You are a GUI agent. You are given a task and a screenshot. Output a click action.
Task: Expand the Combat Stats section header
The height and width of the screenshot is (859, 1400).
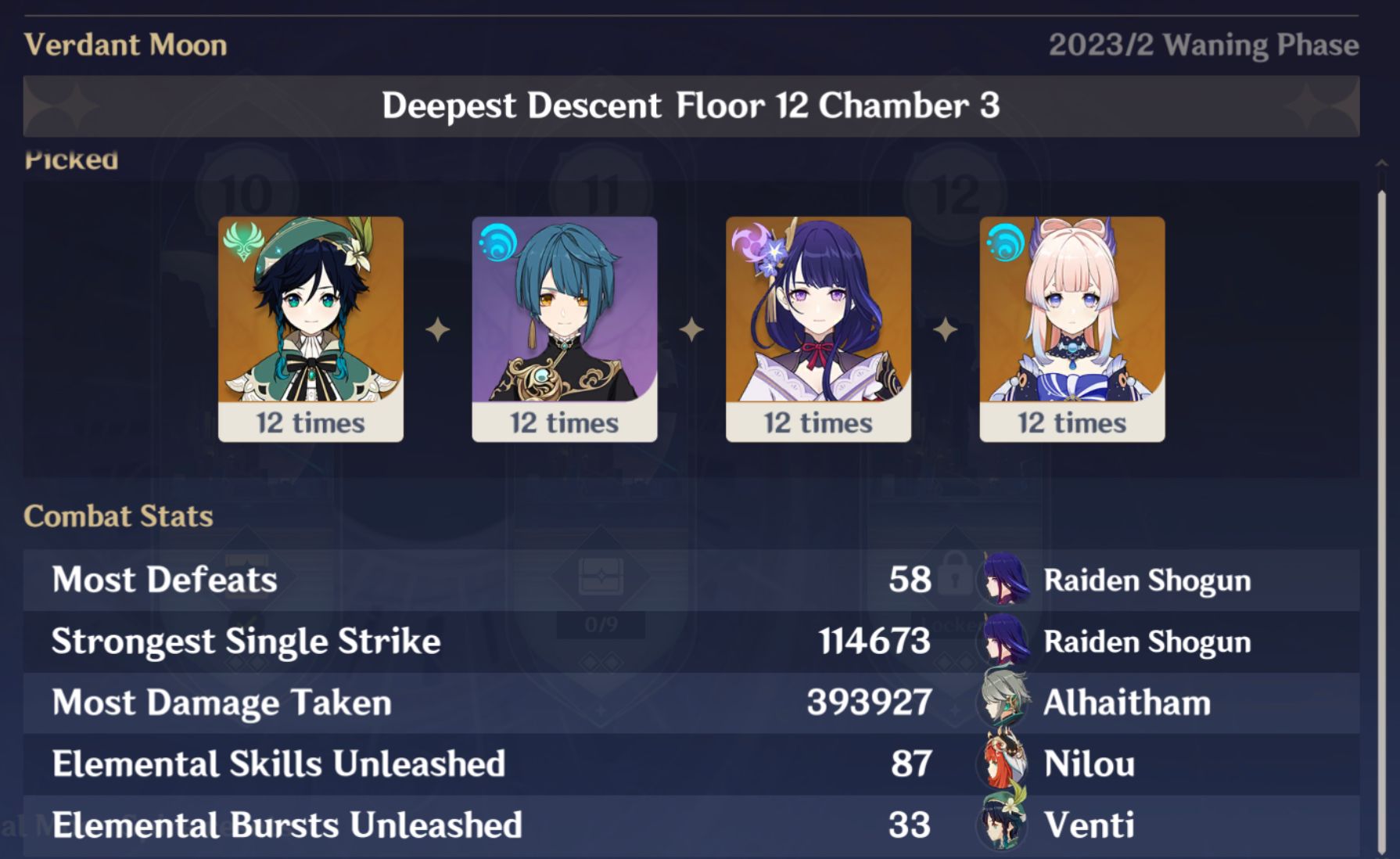click(x=118, y=516)
